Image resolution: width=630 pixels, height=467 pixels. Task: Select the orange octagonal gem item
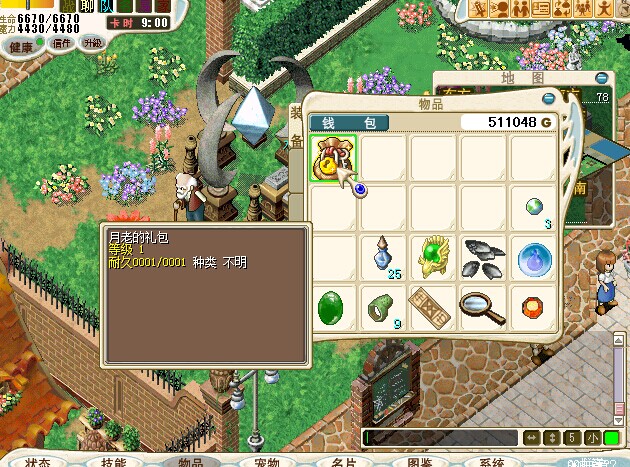coord(533,307)
